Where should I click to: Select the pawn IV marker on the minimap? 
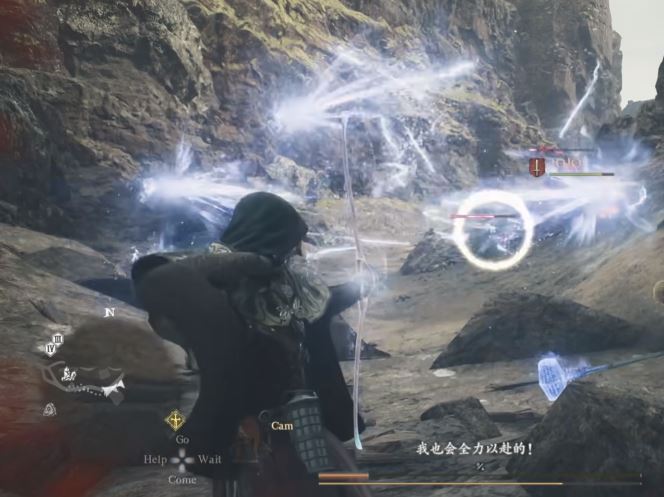[x=50, y=349]
